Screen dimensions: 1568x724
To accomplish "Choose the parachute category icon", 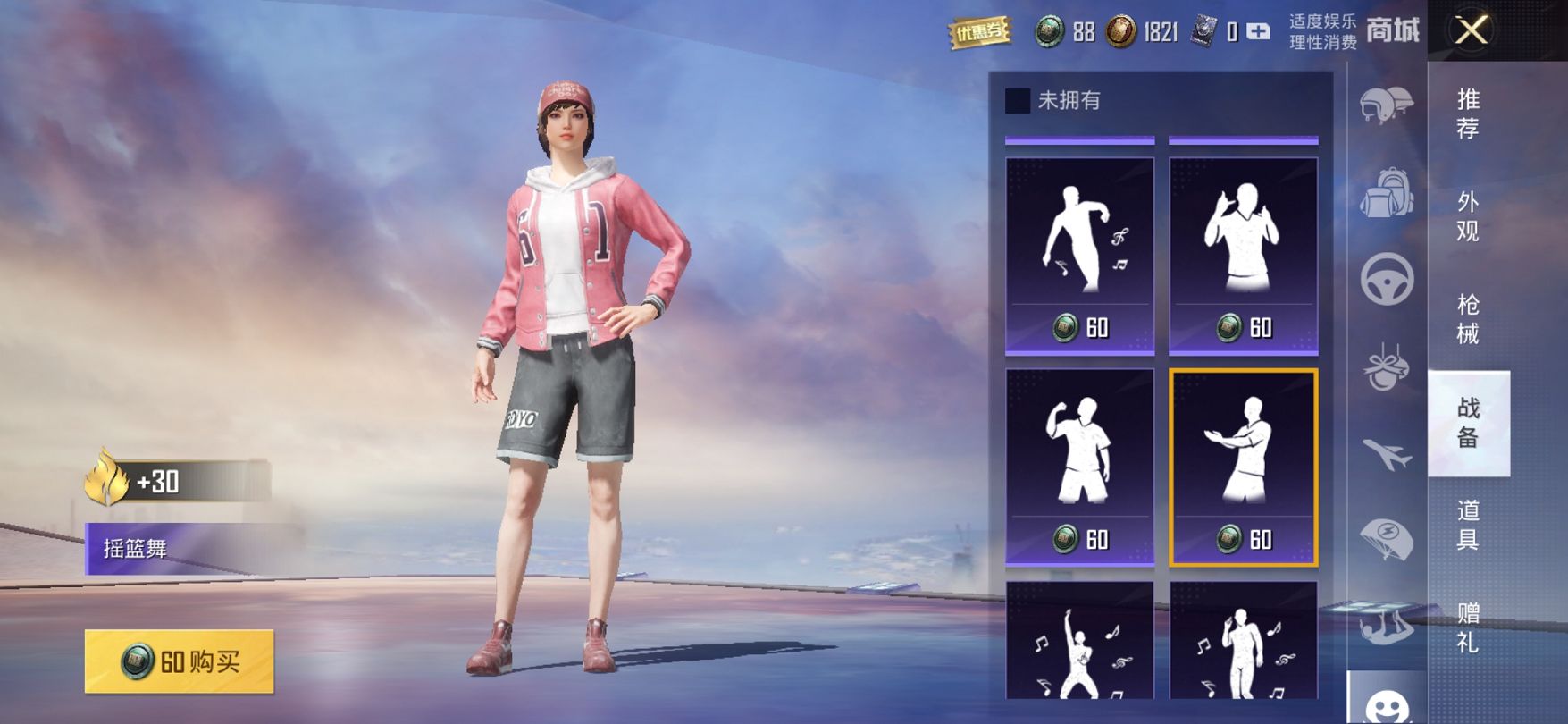I will pyautogui.click(x=1387, y=539).
